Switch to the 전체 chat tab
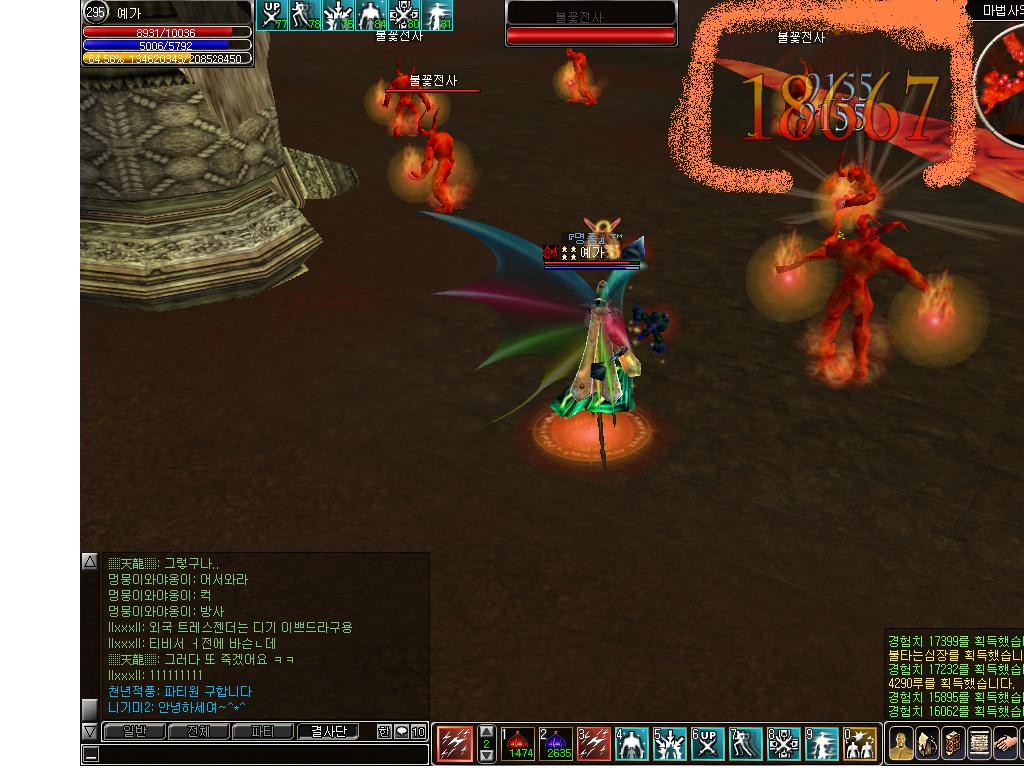Image resolution: width=1024 pixels, height=768 pixels. pos(198,731)
